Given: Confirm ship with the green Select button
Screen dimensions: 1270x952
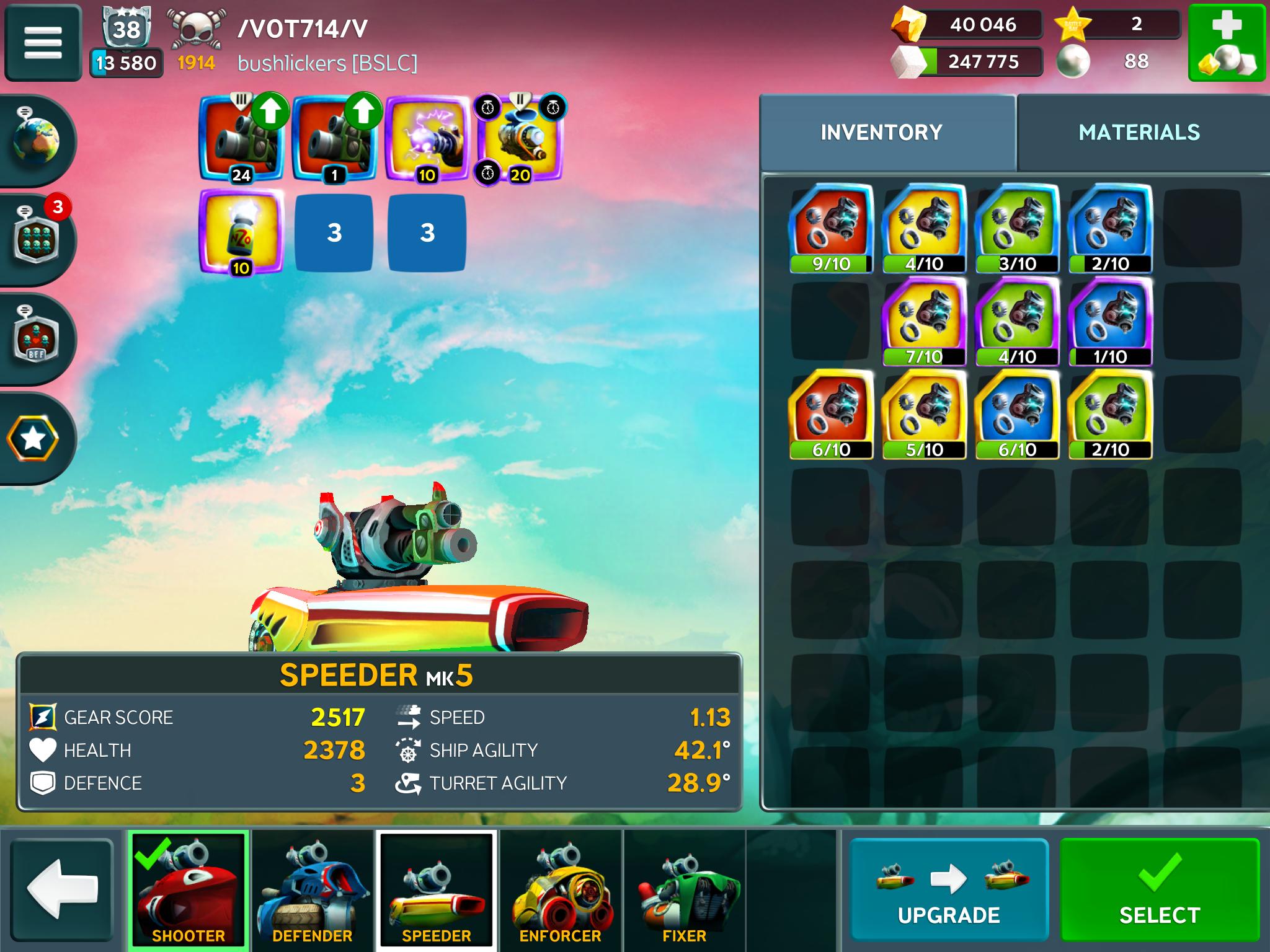Looking at the screenshot, I should (1159, 889).
